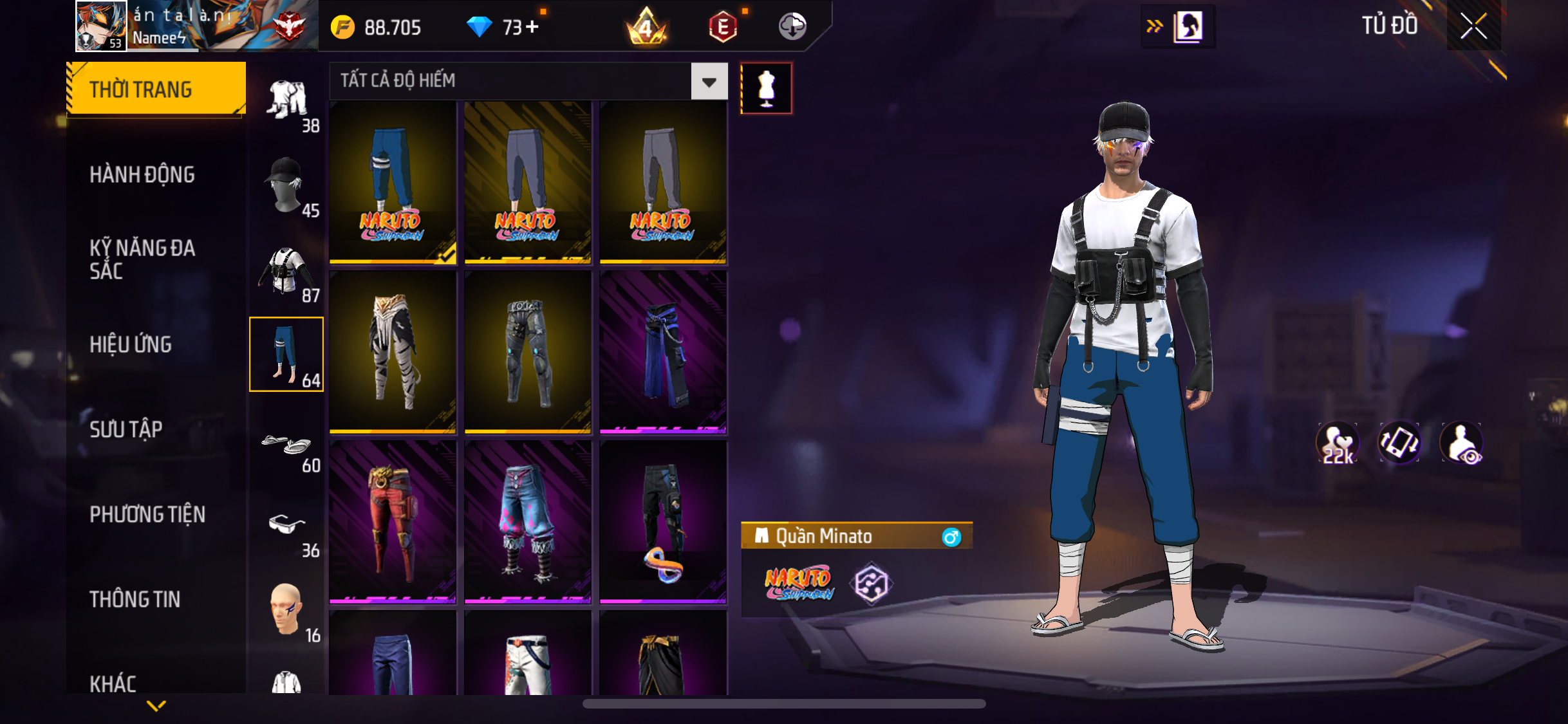Open the Hành Động tab

pos(142,174)
